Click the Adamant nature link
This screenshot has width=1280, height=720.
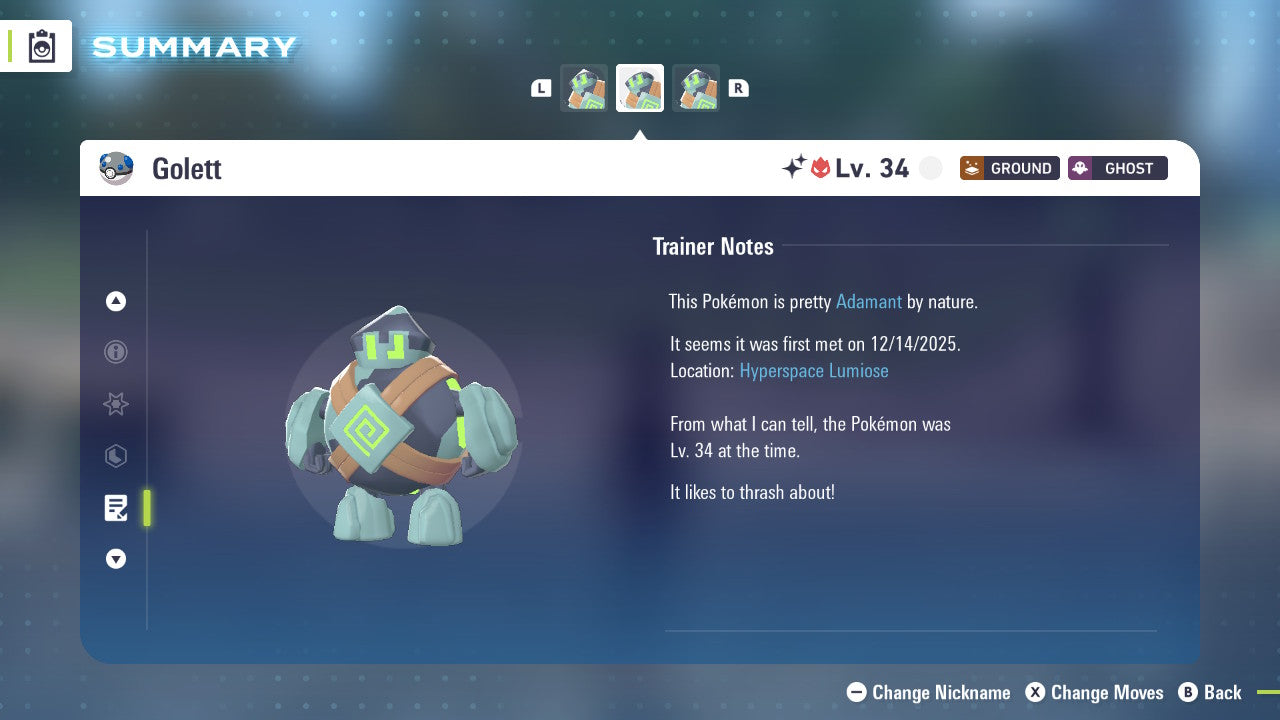tap(869, 301)
